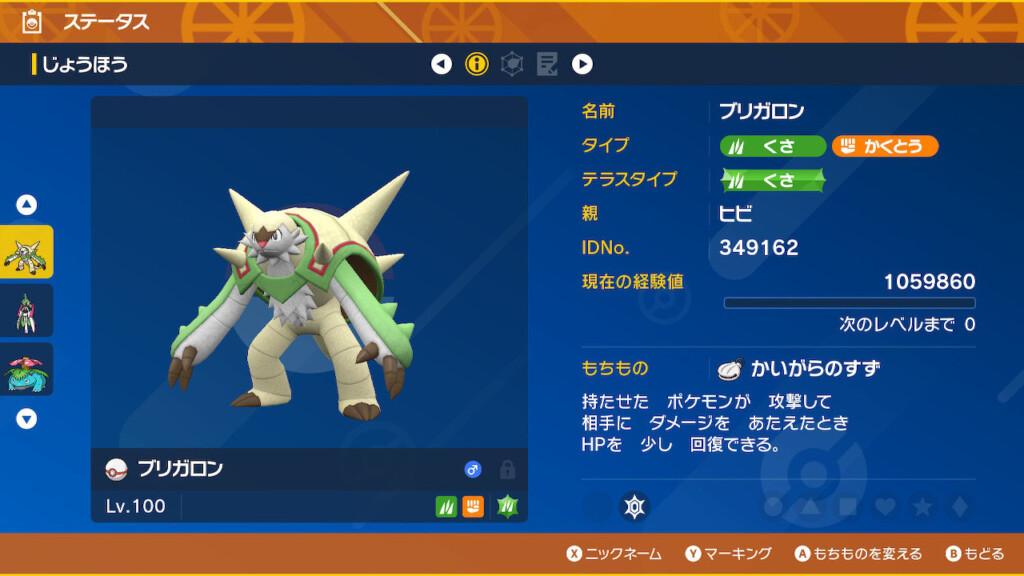The height and width of the screenshot is (576, 1024).
Task: Toggle the triangle marking symbol
Action: (x=810, y=507)
